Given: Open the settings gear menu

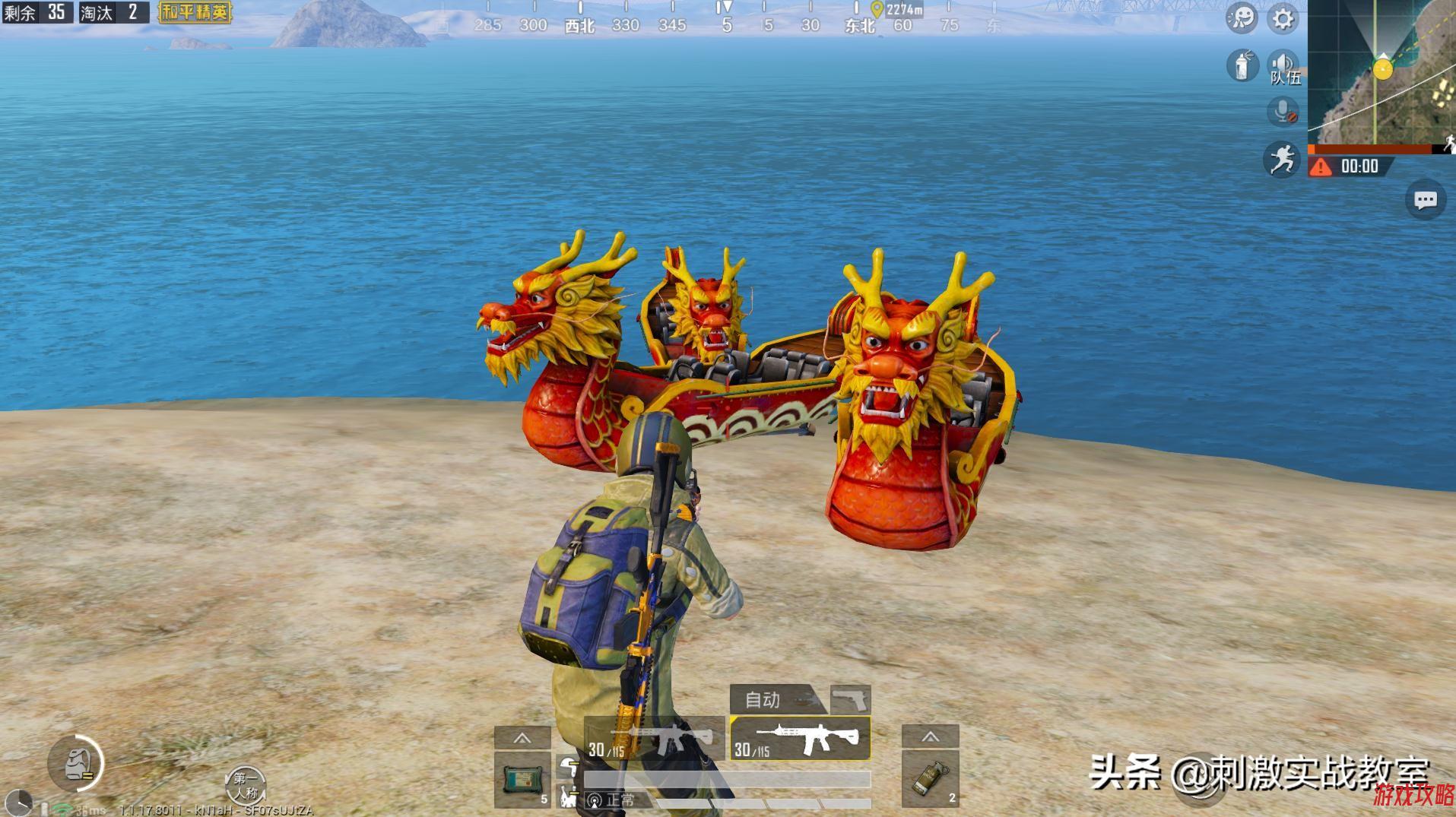Looking at the screenshot, I should [x=1283, y=19].
